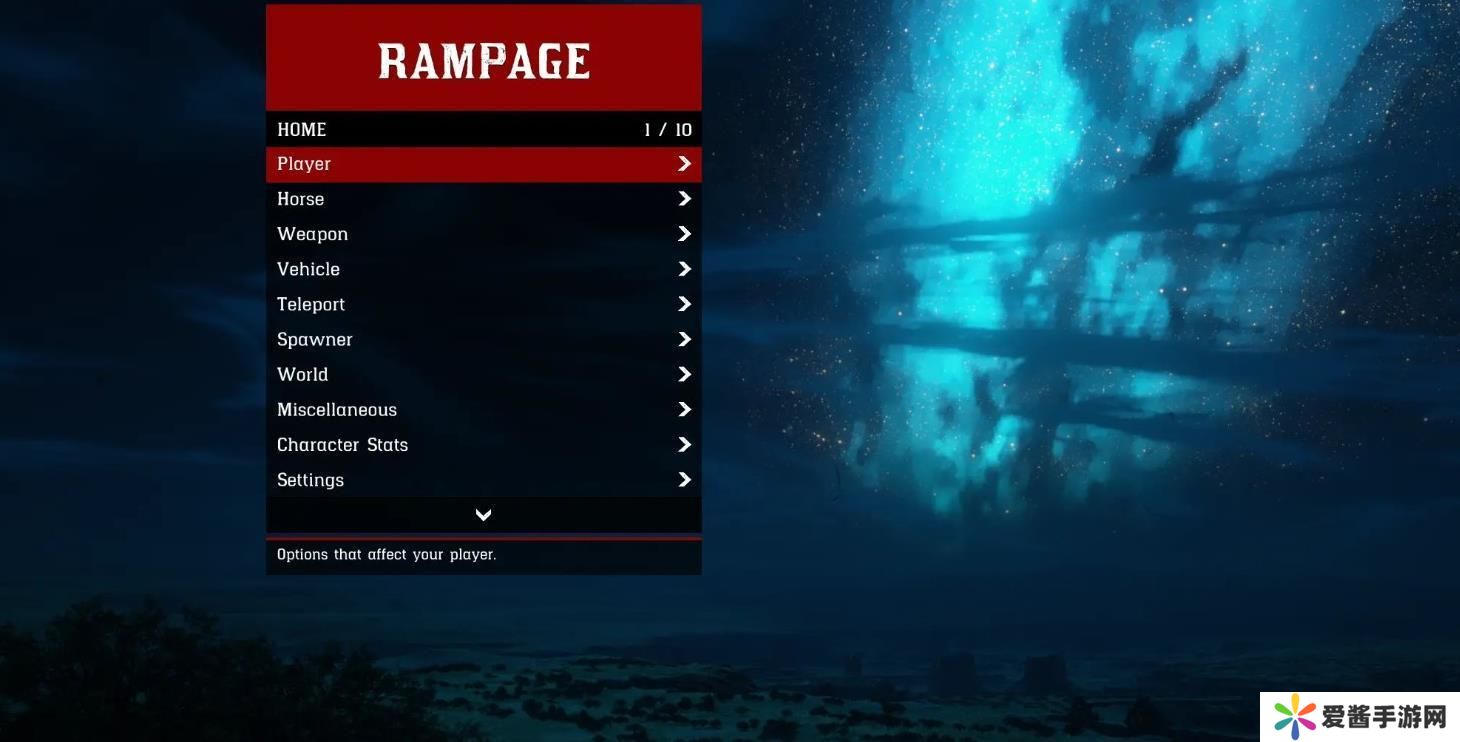Choose the Spawner entry
This screenshot has height=742, width=1460.
coord(483,339)
